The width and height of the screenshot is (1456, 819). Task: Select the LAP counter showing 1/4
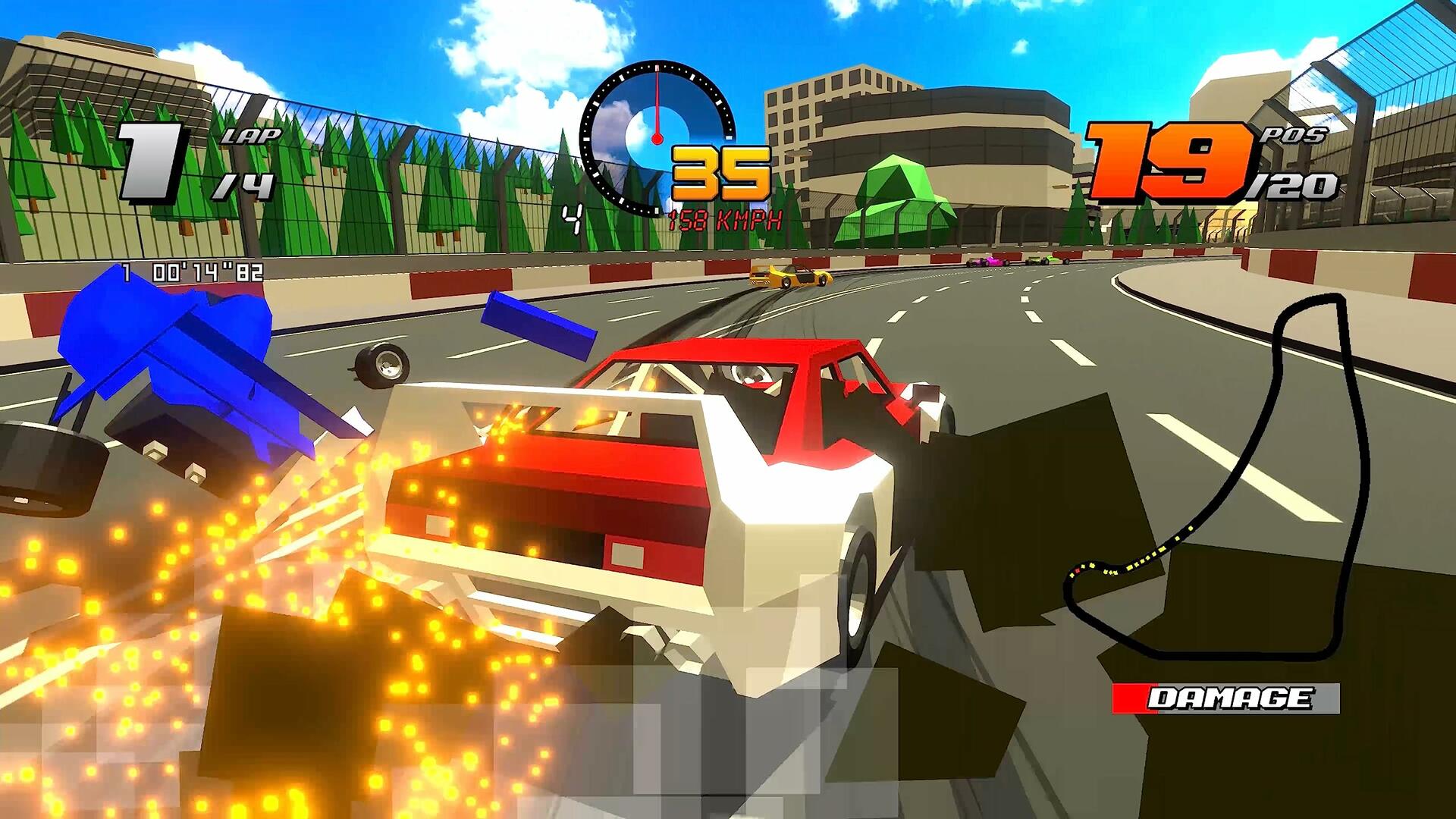(x=190, y=159)
